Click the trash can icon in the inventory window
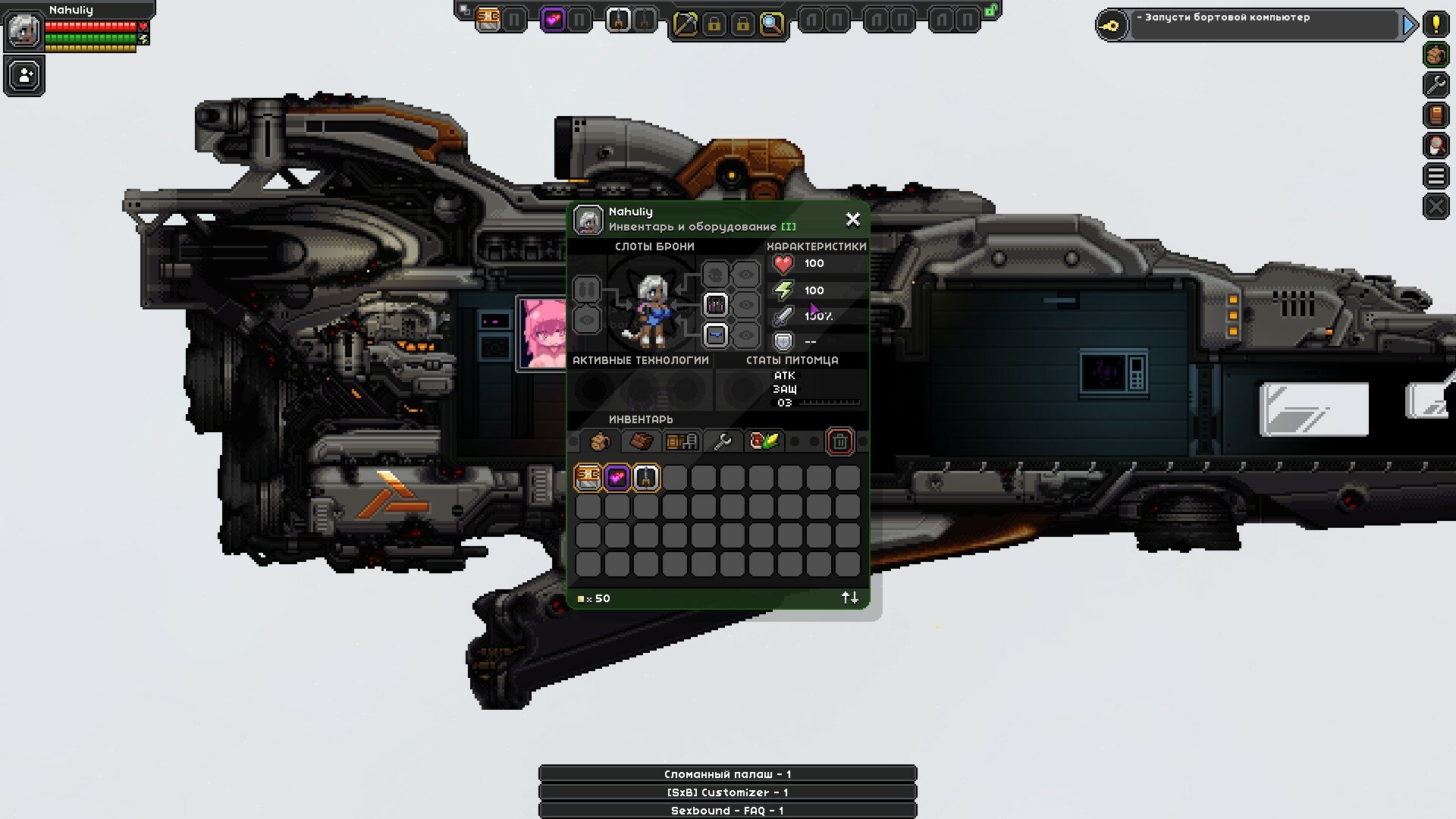 (x=839, y=441)
